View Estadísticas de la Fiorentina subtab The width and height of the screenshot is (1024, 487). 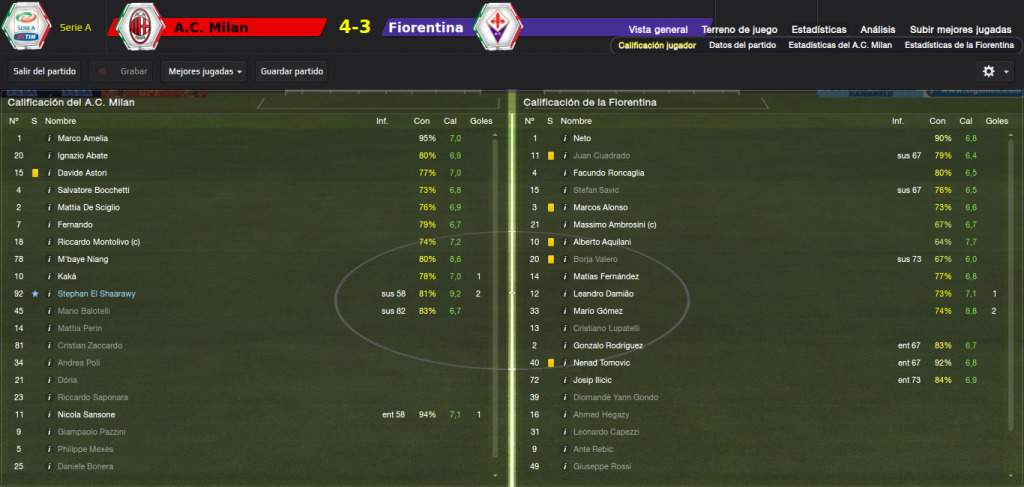[x=958, y=46]
